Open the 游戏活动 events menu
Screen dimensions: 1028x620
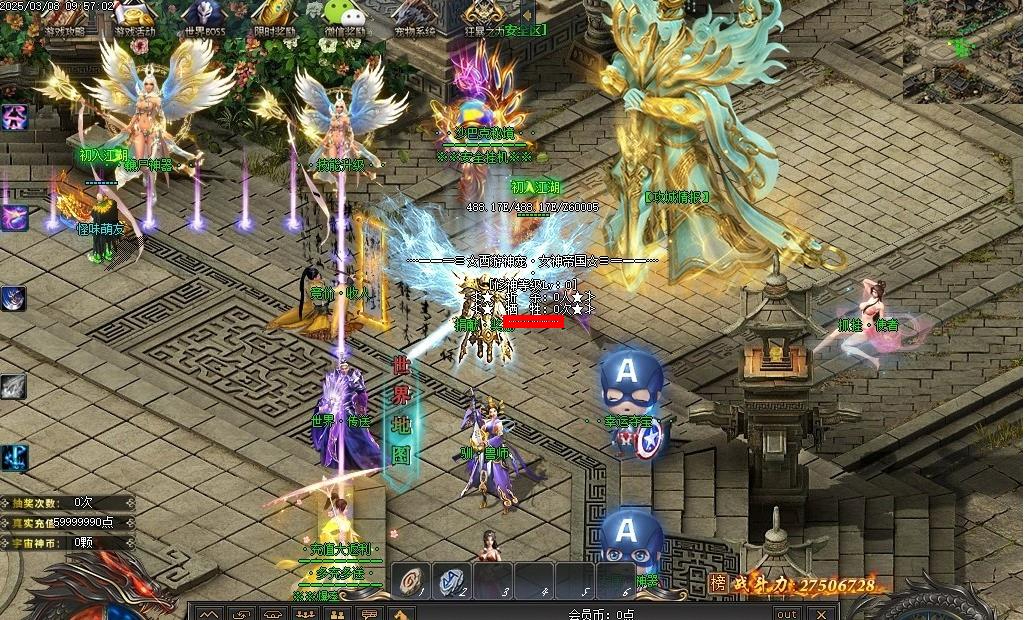pyautogui.click(x=135, y=18)
